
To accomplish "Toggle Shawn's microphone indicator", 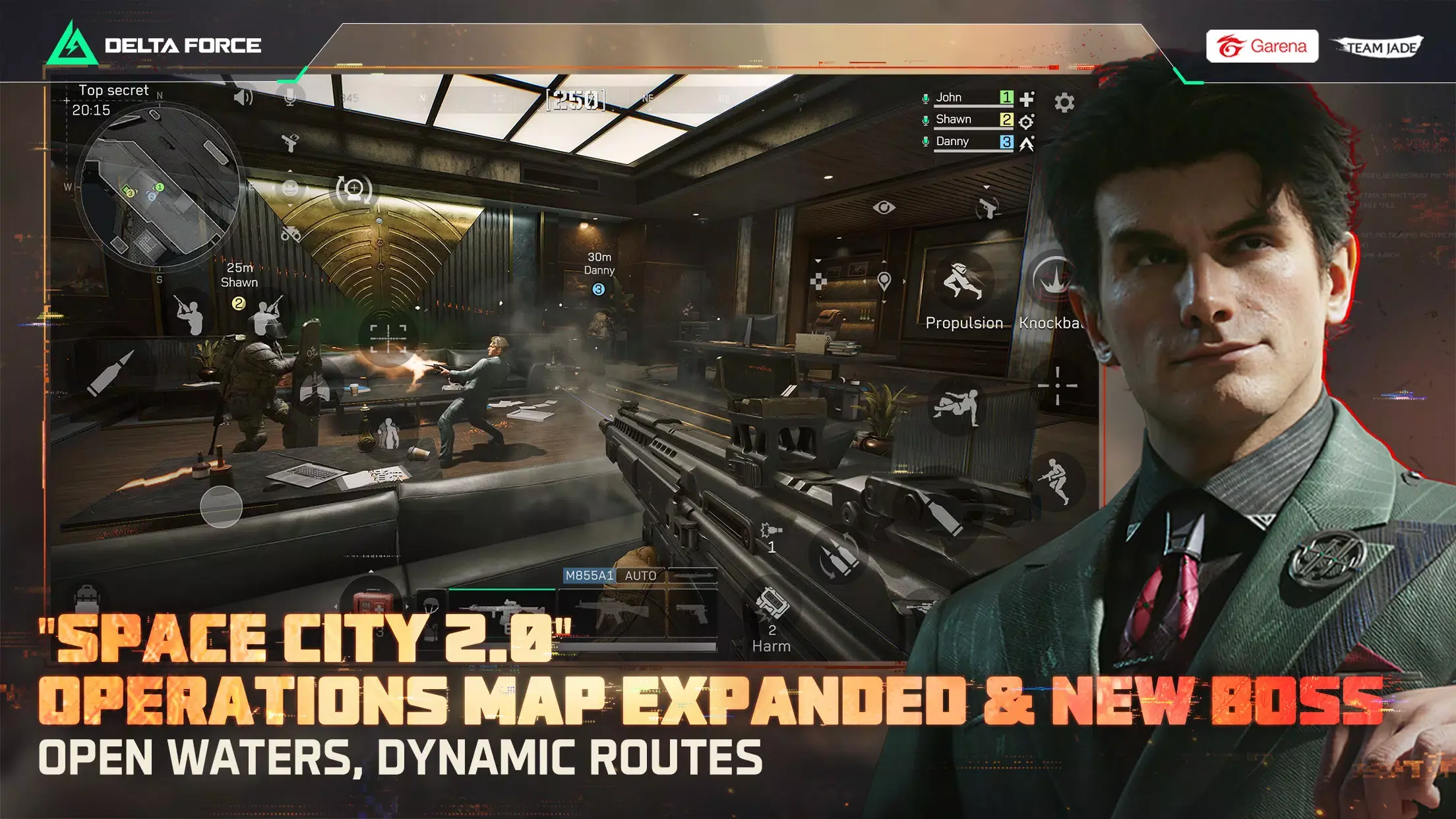I will tap(926, 119).
